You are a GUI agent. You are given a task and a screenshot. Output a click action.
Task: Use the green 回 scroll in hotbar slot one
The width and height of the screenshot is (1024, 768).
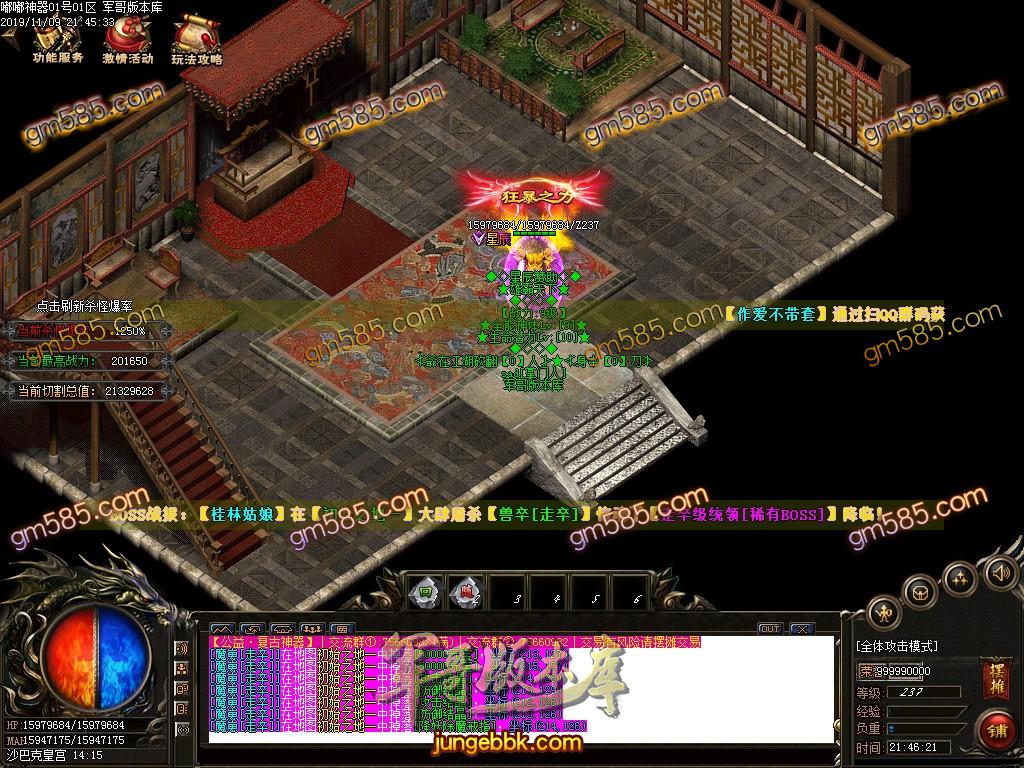pos(427,591)
